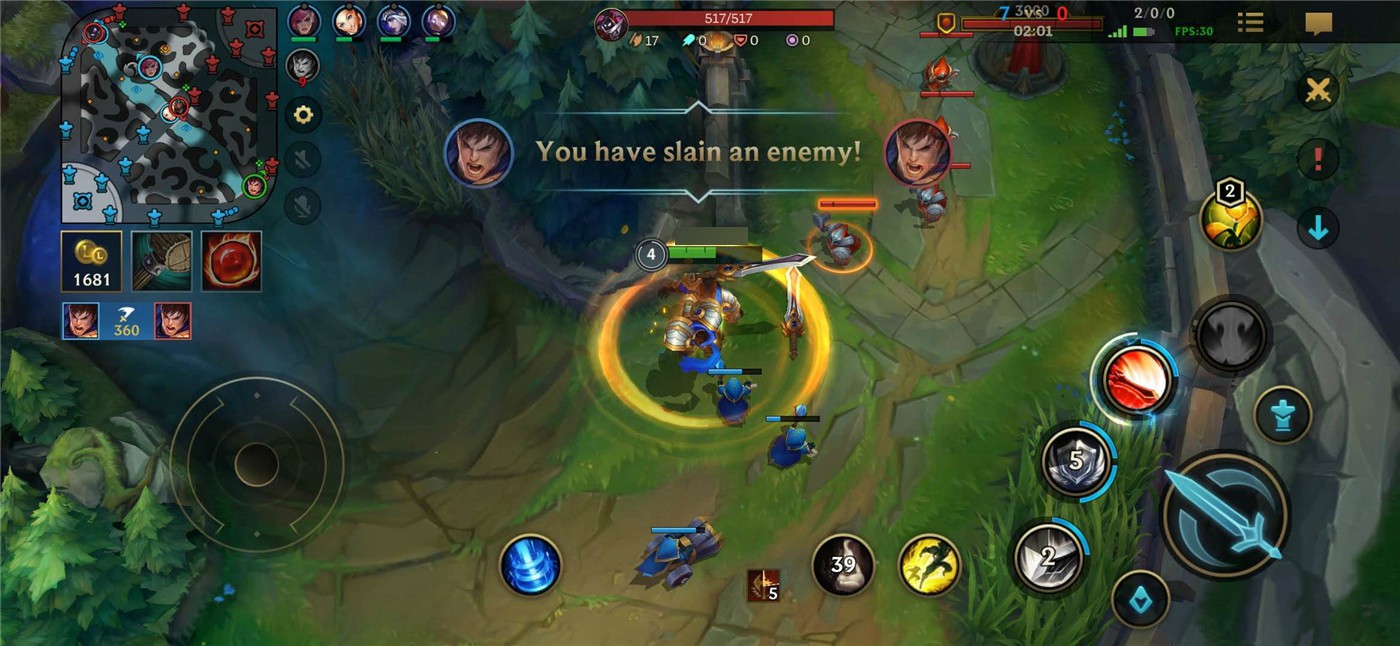The image size is (1400, 646).
Task: Send the red exclamation danger ping
Action: [x=1318, y=159]
